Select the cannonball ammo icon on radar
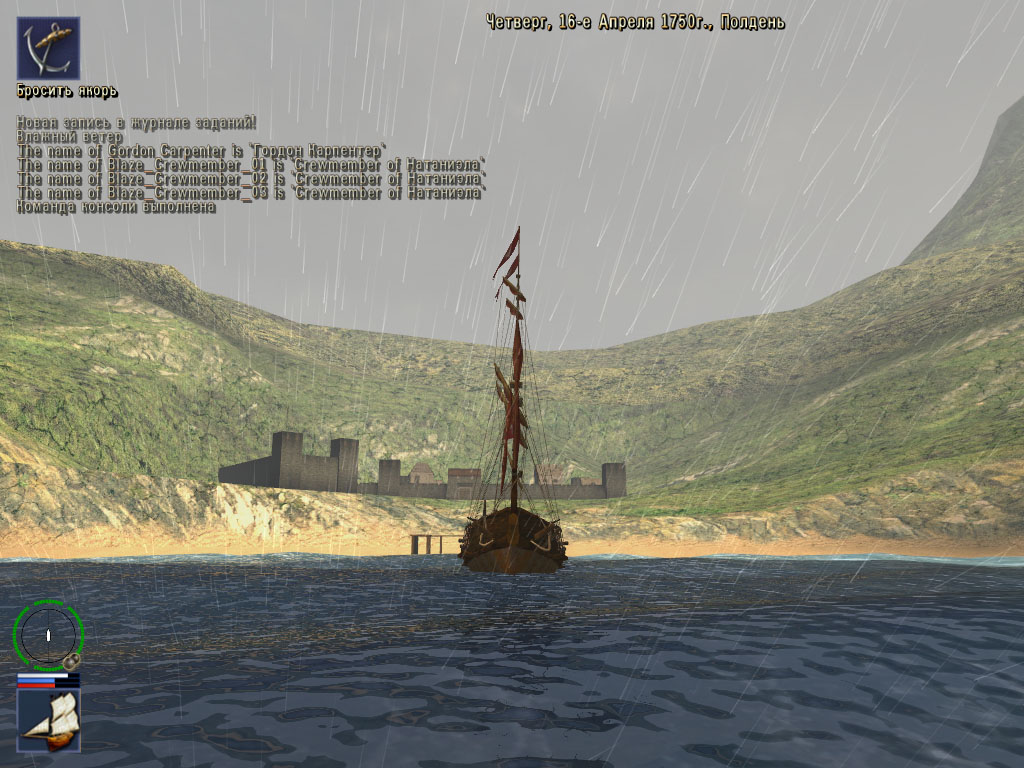Image resolution: width=1024 pixels, height=768 pixels. click(x=71, y=661)
